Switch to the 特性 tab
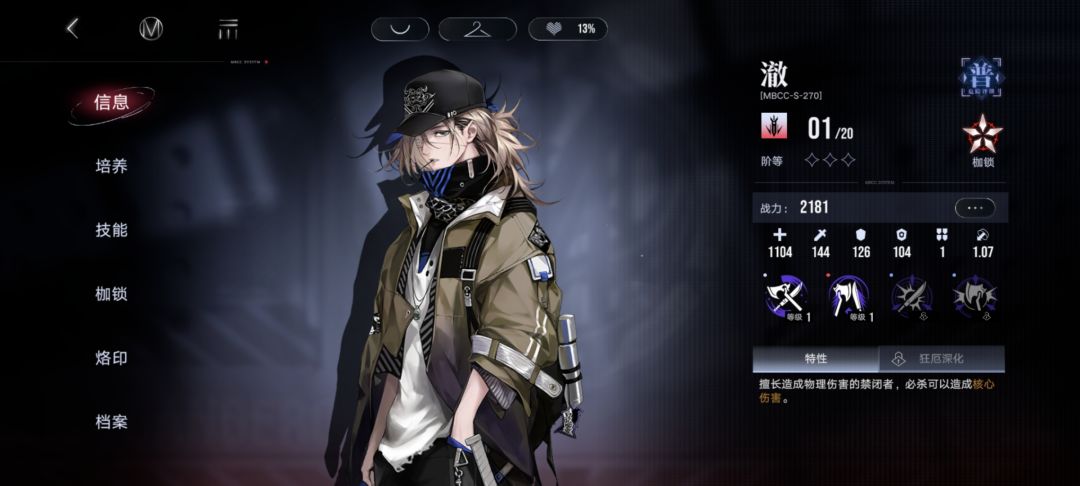The image size is (1080, 486). (815, 358)
